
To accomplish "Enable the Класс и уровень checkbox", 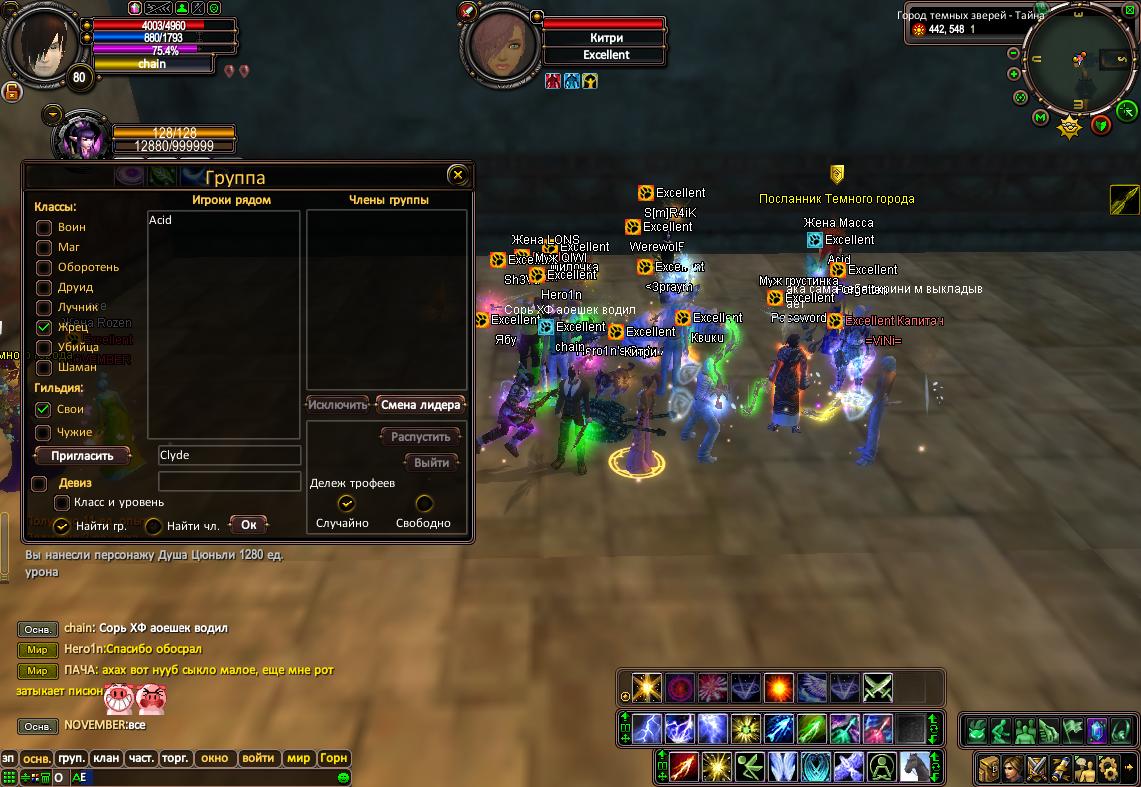I will (62, 503).
